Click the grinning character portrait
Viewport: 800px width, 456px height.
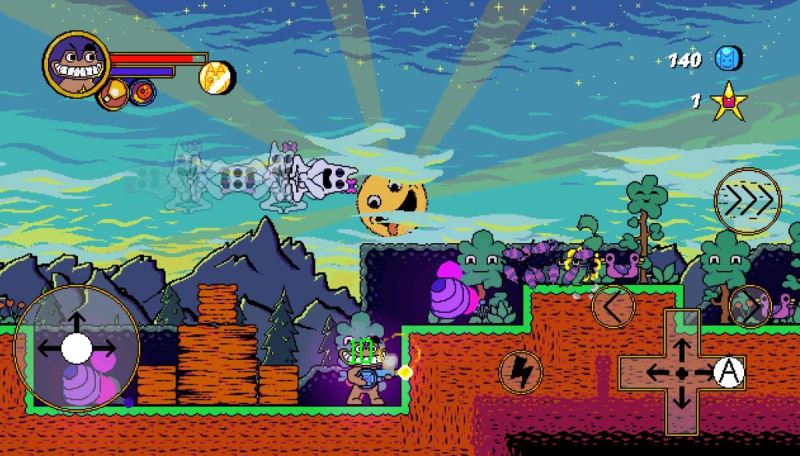(x=76, y=64)
